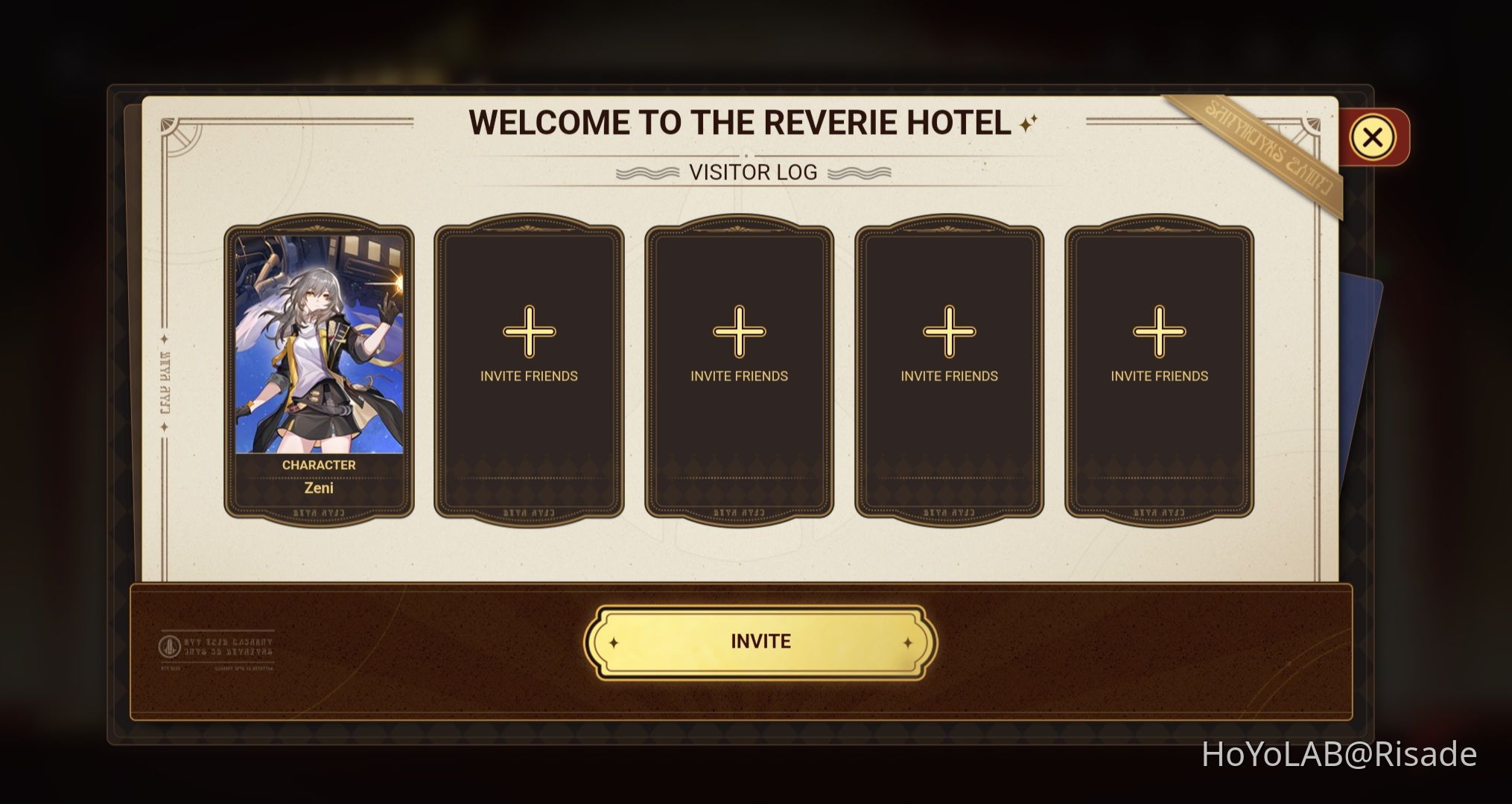Click the Visitor Log header
This screenshot has width=1512, height=804.
pos(754,173)
